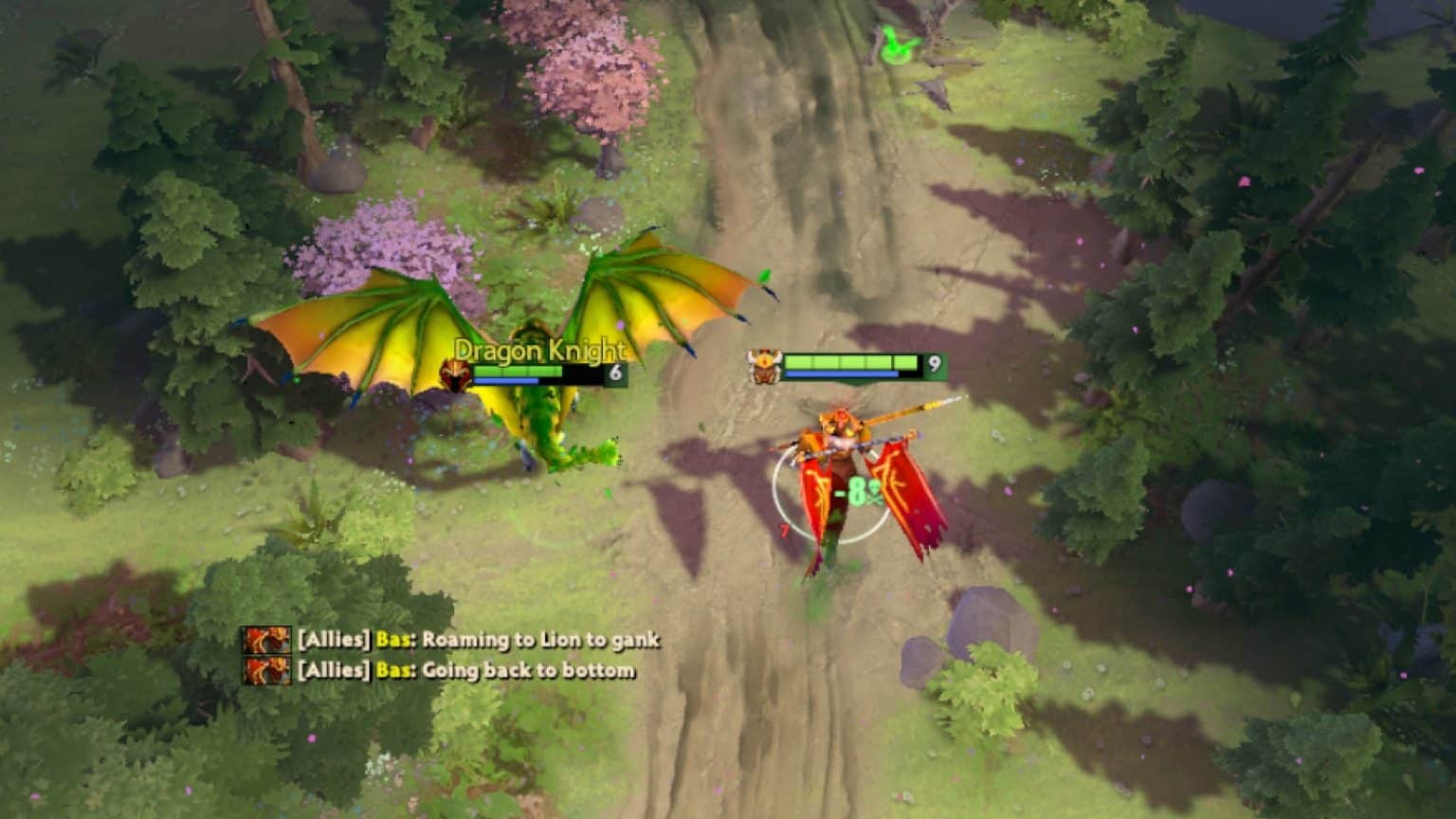This screenshot has height=819, width=1456.
Task: Click the green rune symbol at the top of screen
Action: [895, 45]
